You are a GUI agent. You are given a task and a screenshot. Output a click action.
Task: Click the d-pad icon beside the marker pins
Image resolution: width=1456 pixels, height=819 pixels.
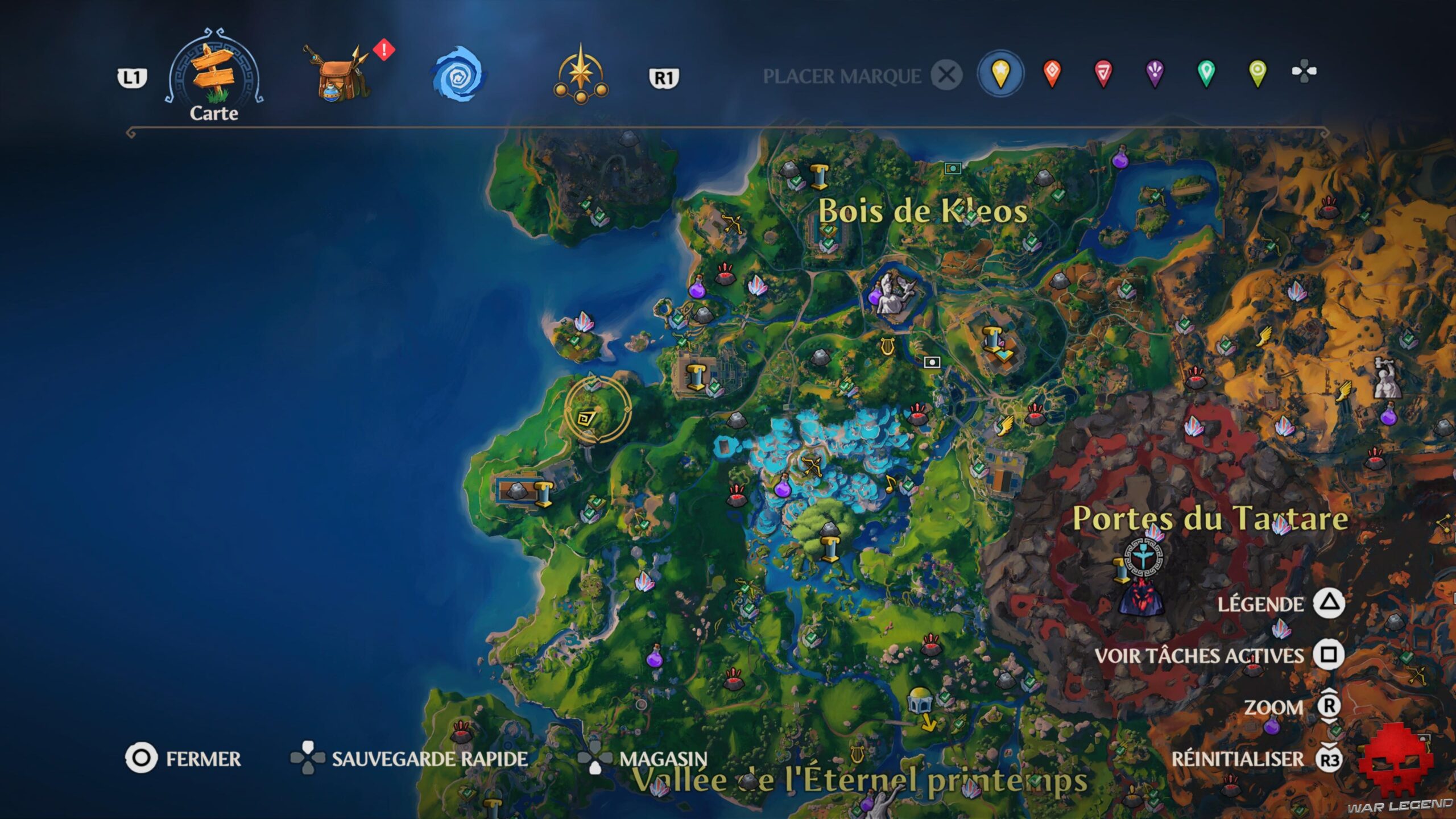coord(1305,73)
